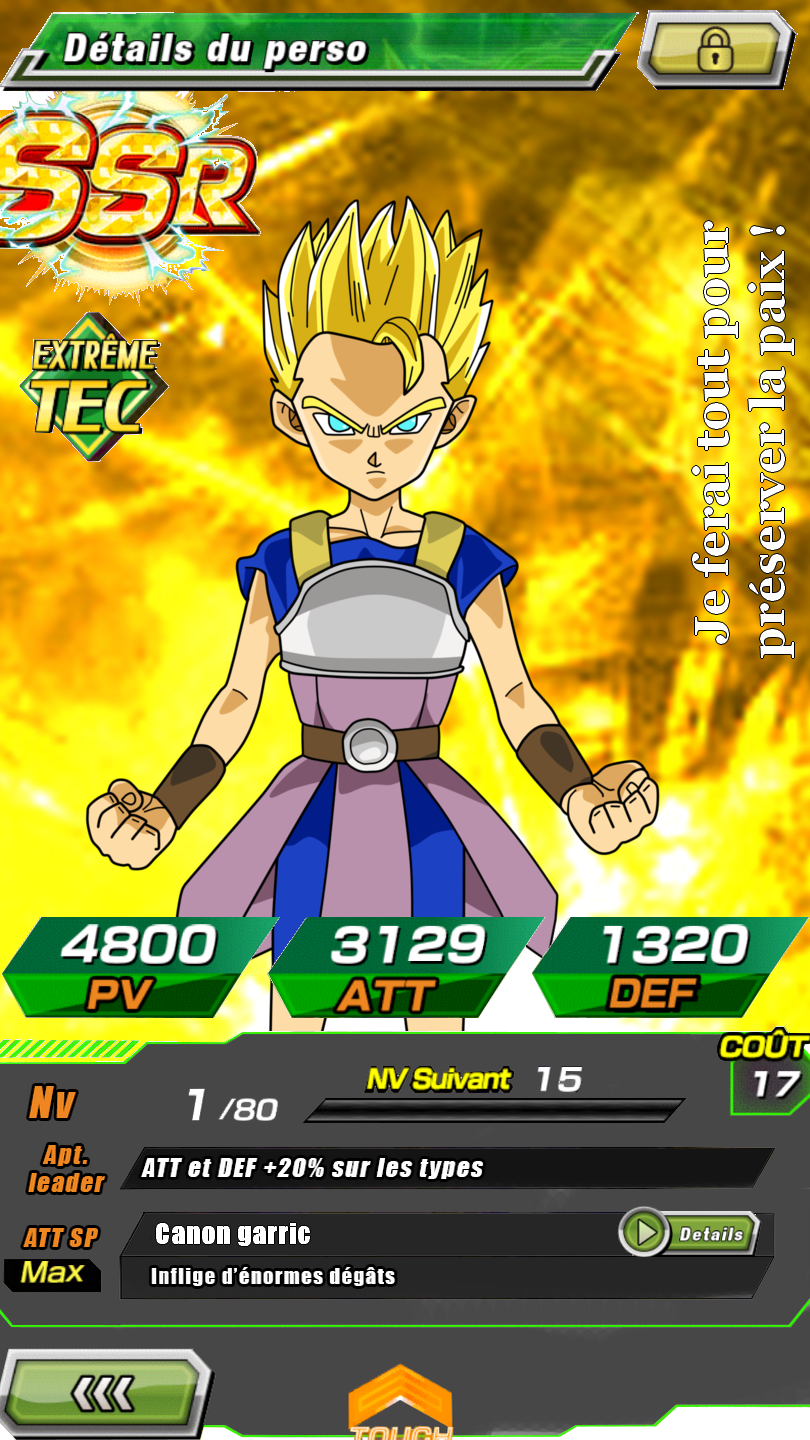Screen dimensions: 810x1440
Task: Toggle the padlock lock button
Action: point(714,48)
